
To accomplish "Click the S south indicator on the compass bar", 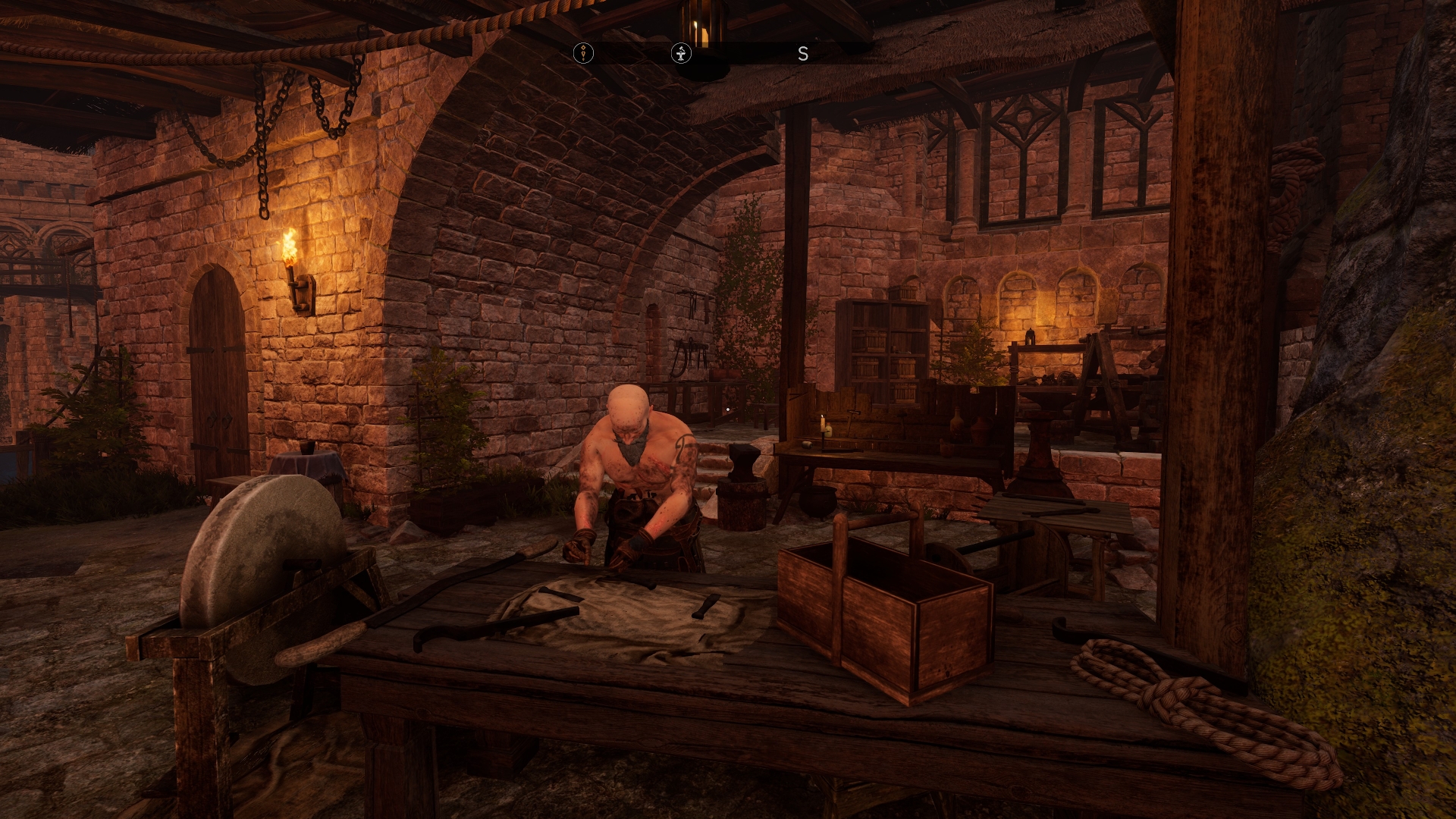I will tap(804, 54).
